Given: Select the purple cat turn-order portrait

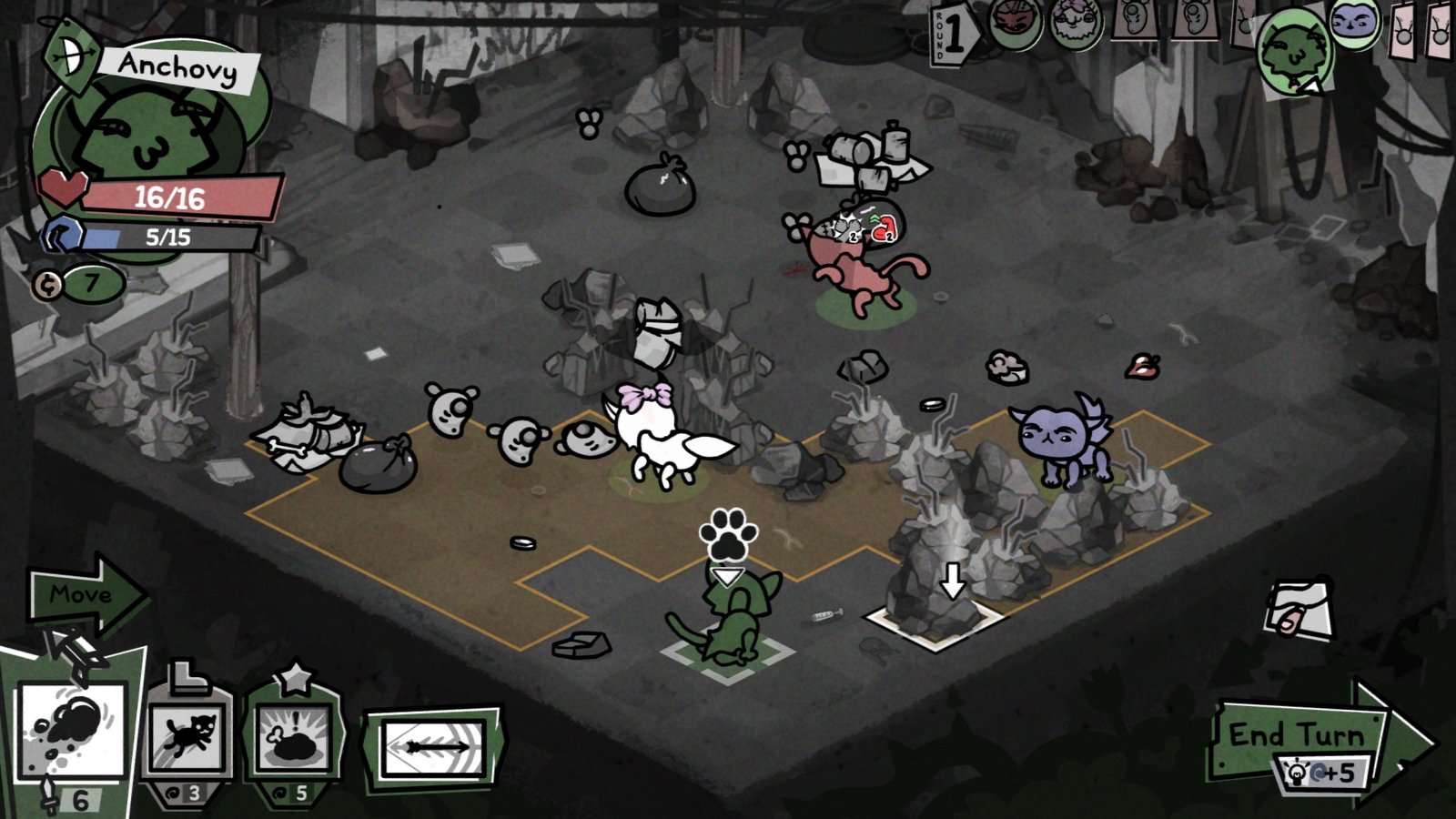Looking at the screenshot, I should point(1354,23).
